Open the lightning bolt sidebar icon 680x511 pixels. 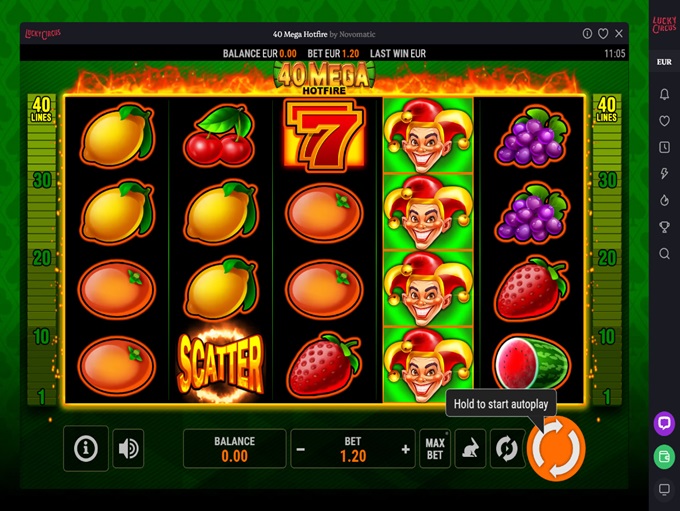664,174
